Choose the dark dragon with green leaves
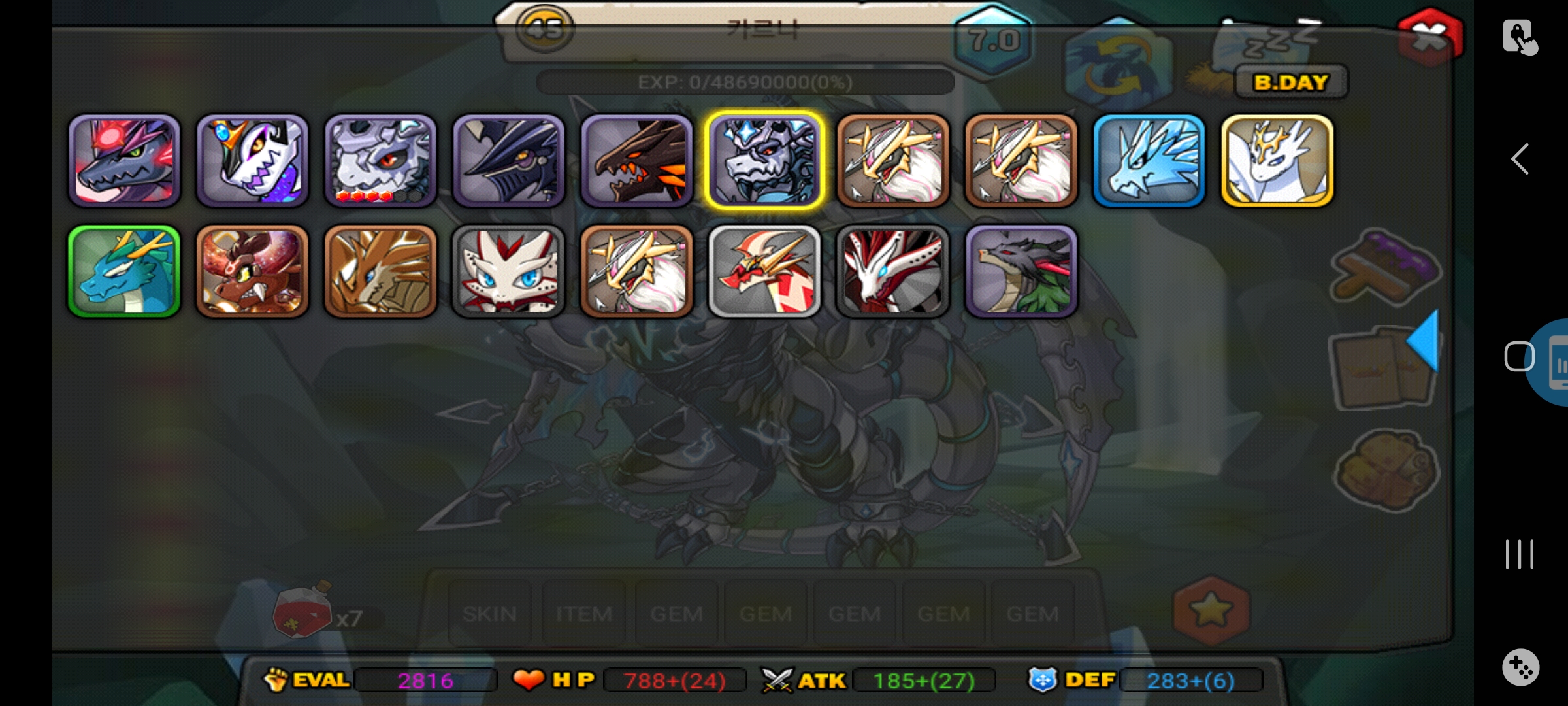This screenshot has height=706, width=1568. (x=1021, y=271)
